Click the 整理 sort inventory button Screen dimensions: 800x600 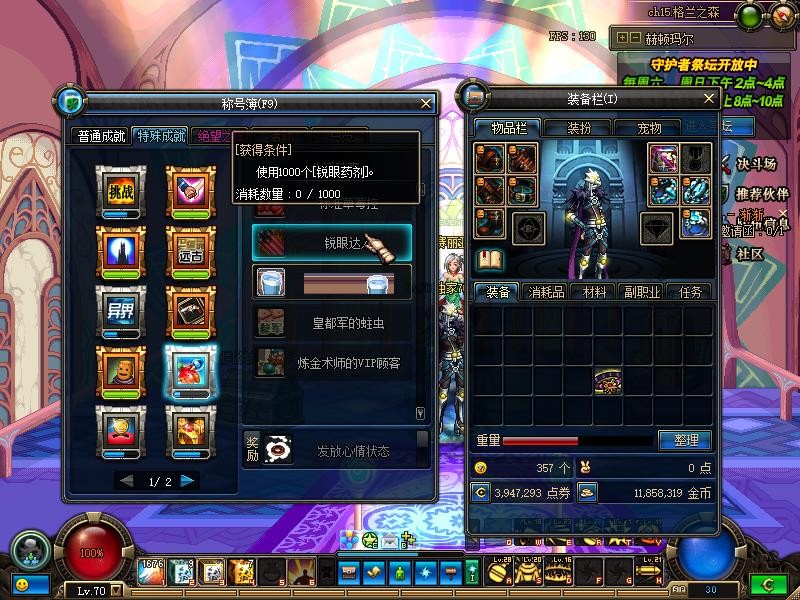(x=685, y=440)
